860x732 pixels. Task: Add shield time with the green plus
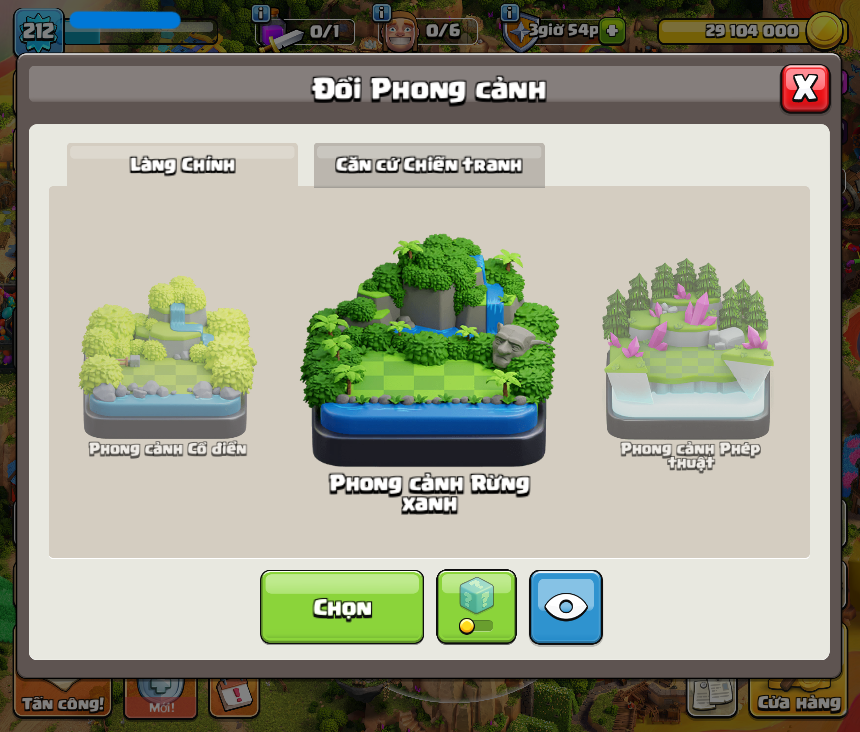[x=614, y=31]
